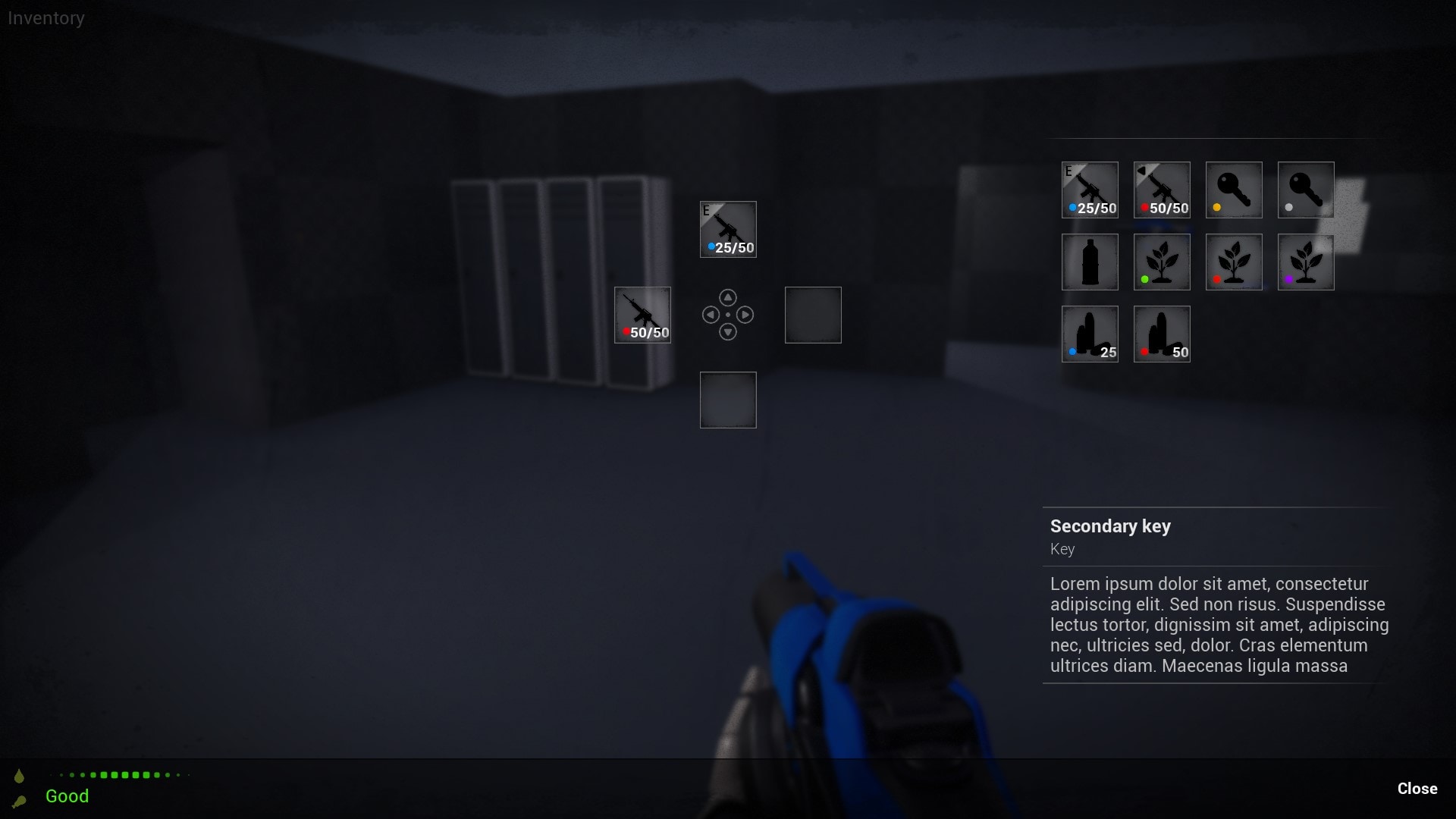Select the white key item
Screen dimensions: 1456x819
point(1305,190)
